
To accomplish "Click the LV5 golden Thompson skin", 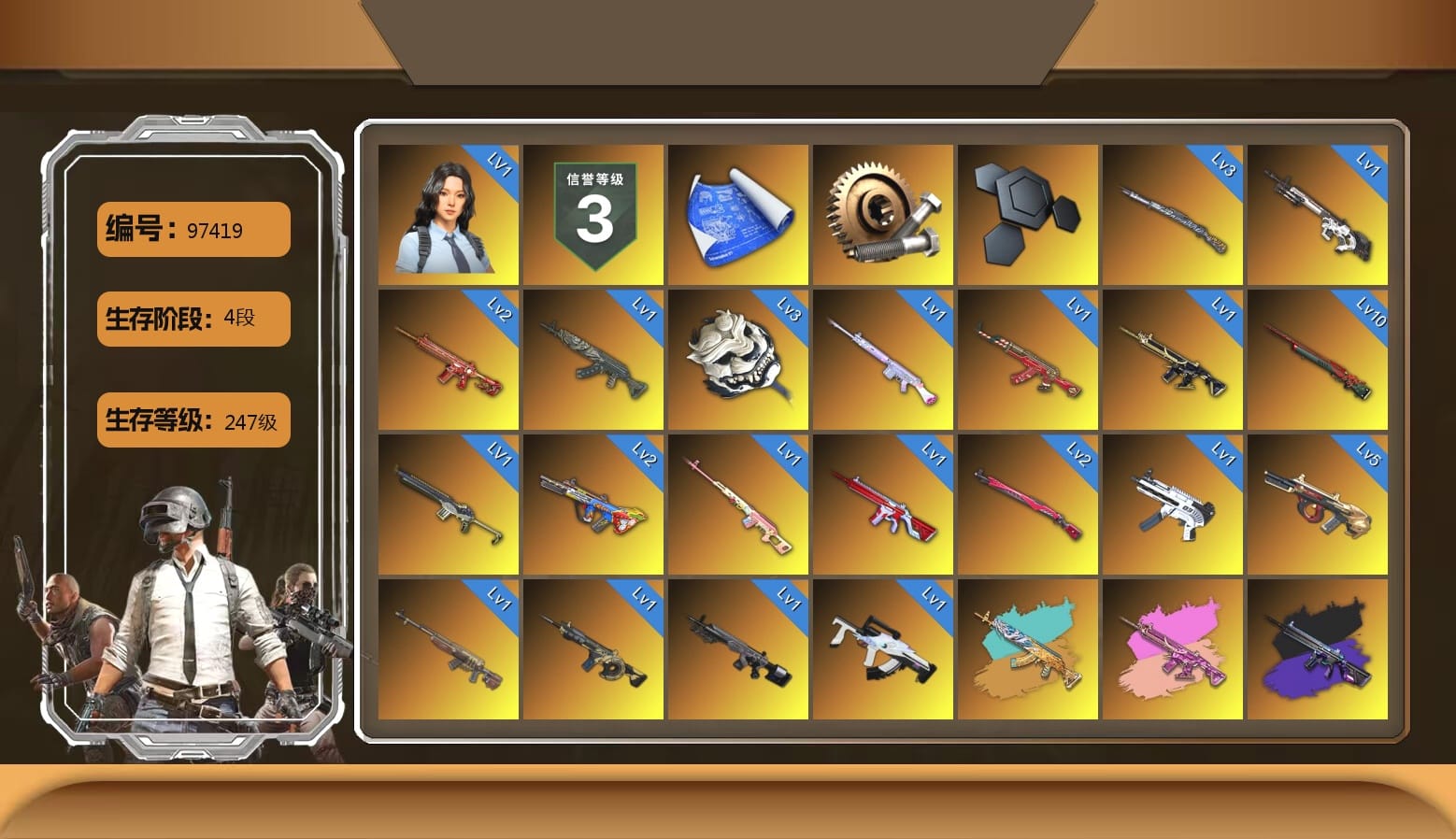I will pos(1320,503).
